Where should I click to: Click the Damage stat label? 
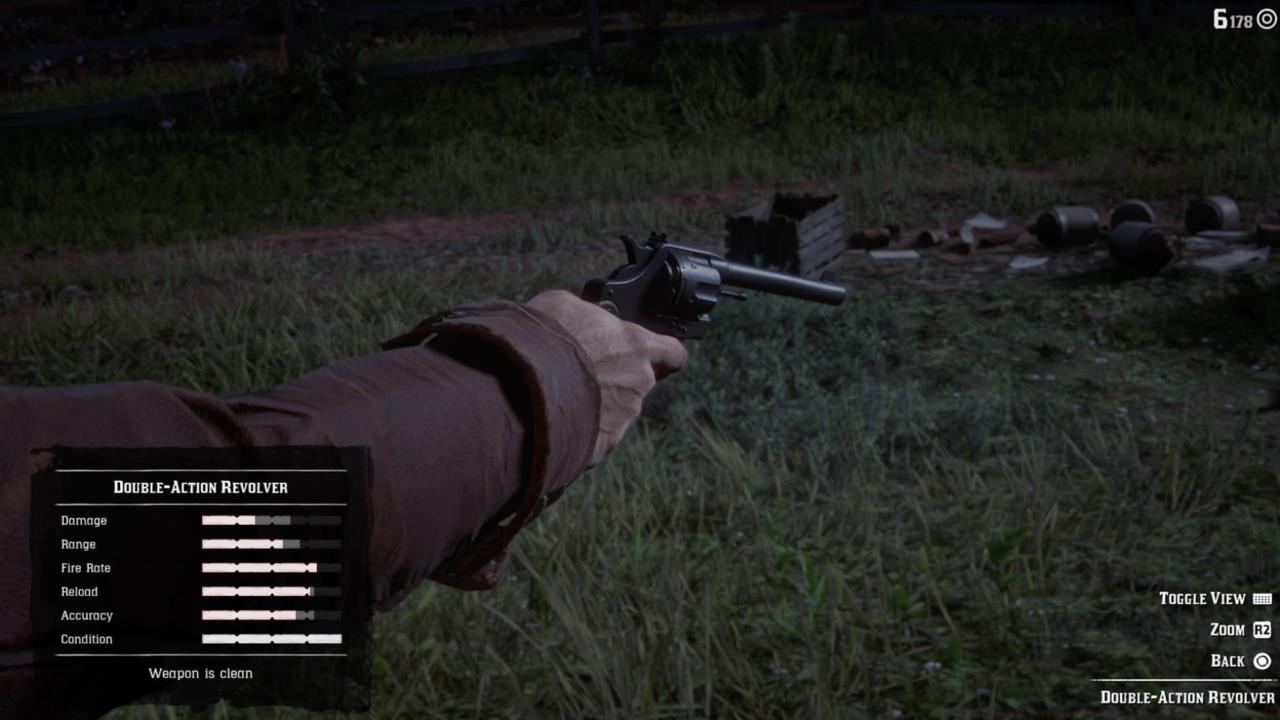click(83, 520)
